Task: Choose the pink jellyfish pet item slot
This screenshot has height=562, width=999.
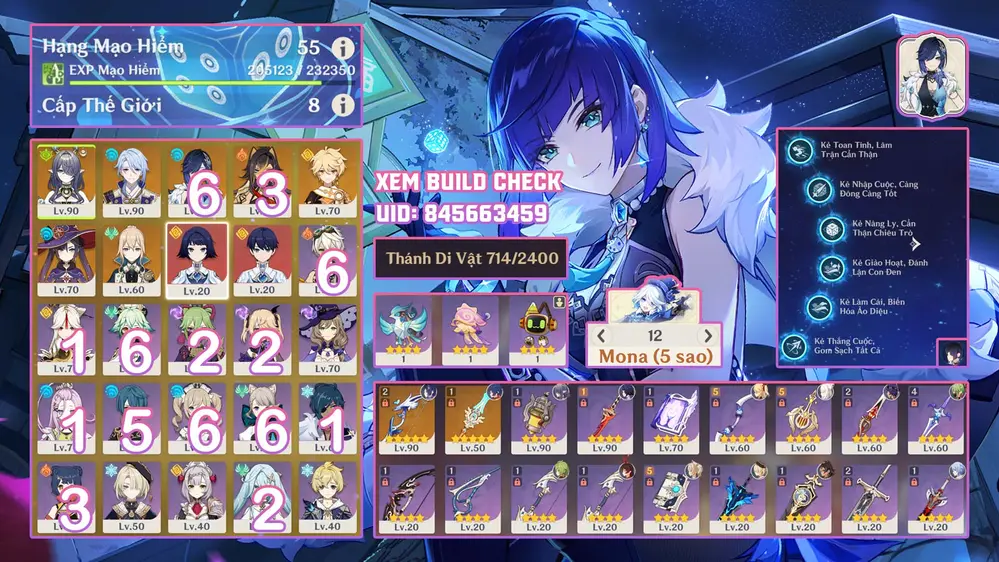Action: pyautogui.click(x=469, y=329)
